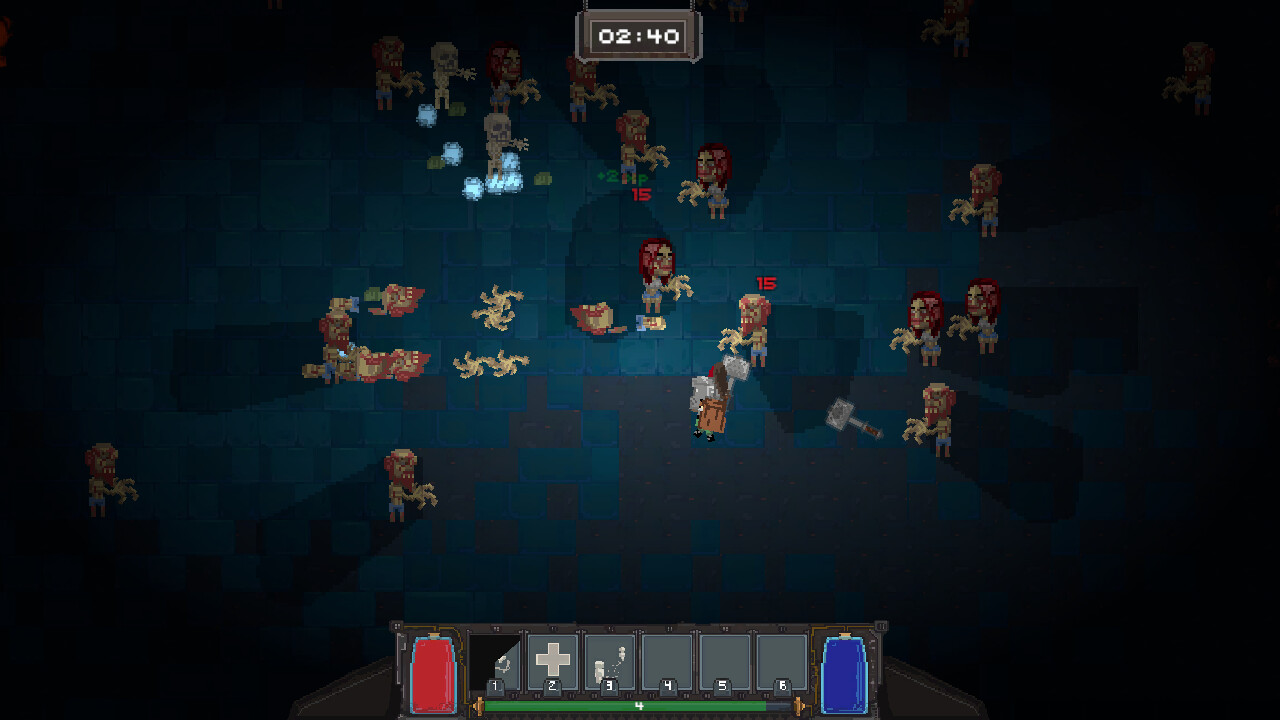This screenshot has height=720, width=1280.
Task: Click the red 15 damage number
Action: (767, 283)
